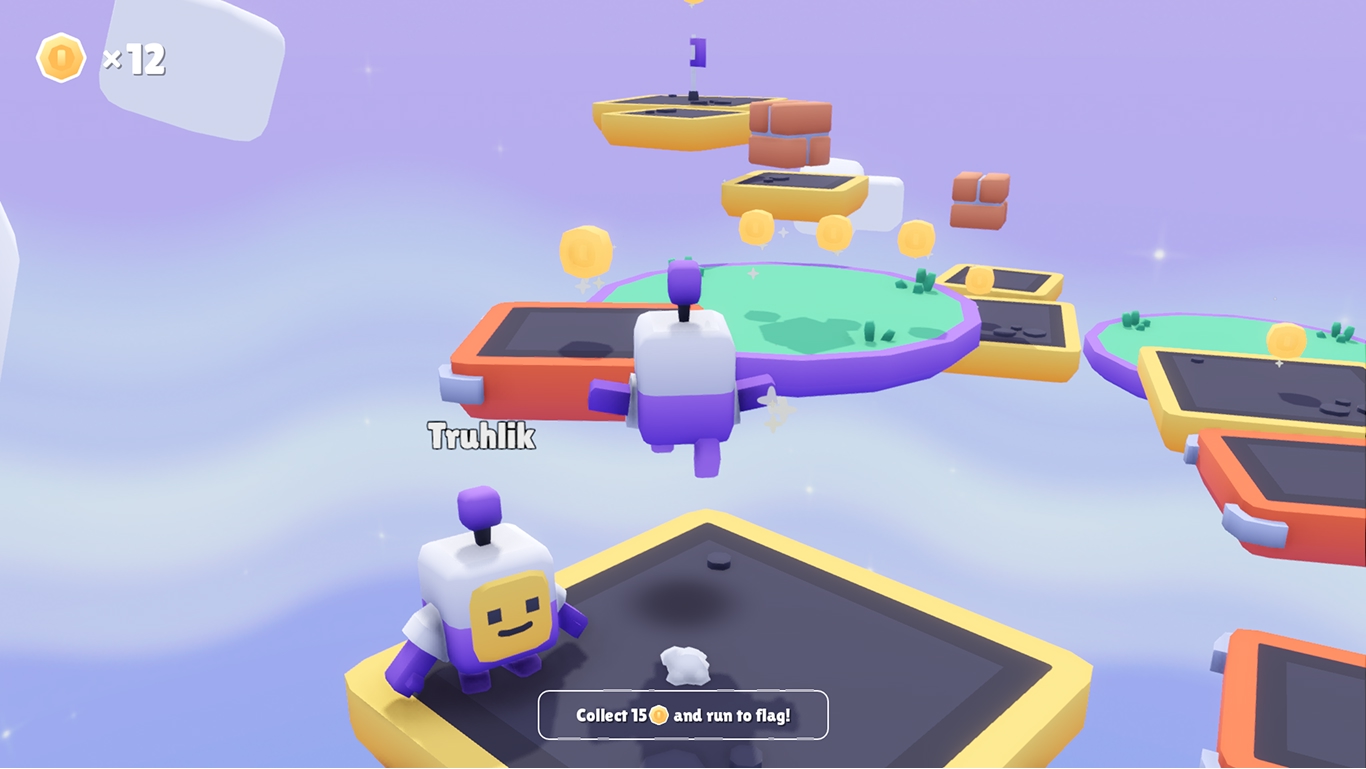Click the x12 coin counter

coord(135,60)
